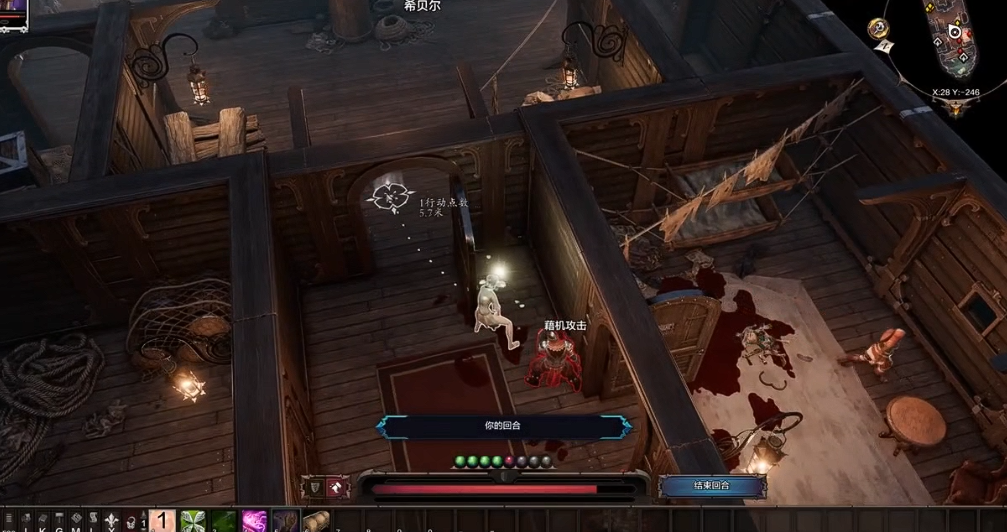Open the ship minimap

pyautogui.click(x=954, y=45)
